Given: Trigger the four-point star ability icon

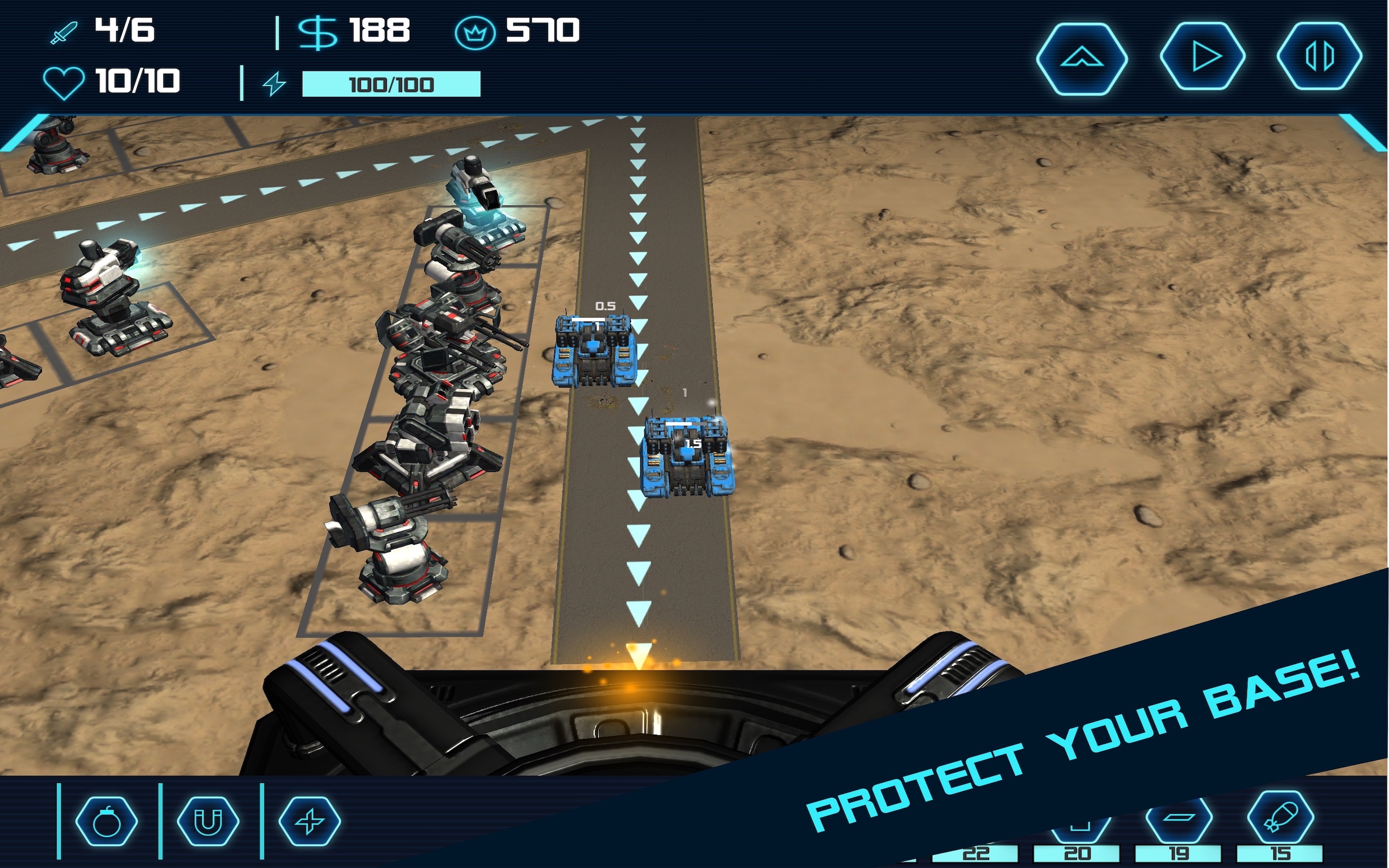Looking at the screenshot, I should click(x=309, y=821).
